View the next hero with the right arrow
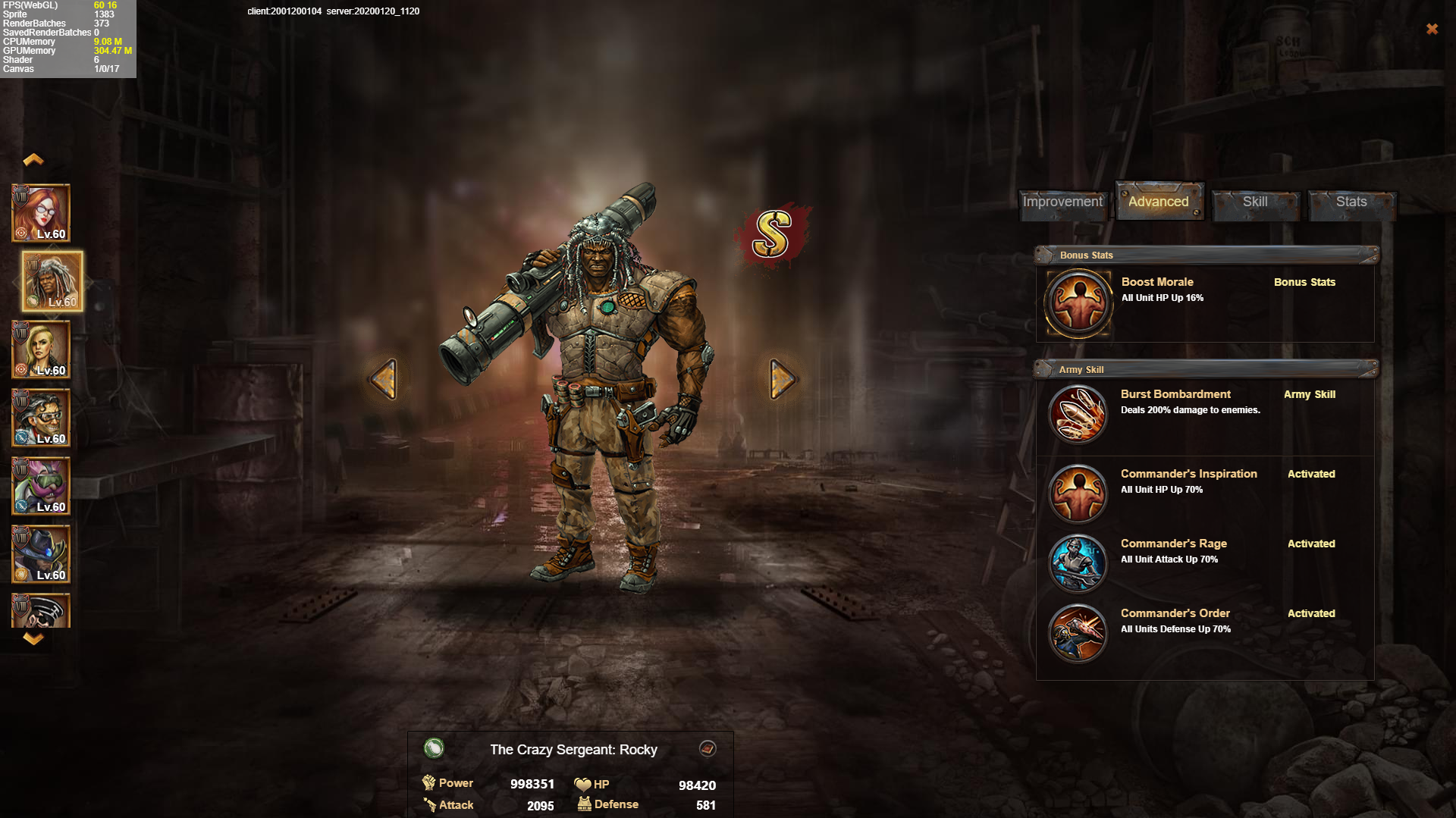 (782, 378)
